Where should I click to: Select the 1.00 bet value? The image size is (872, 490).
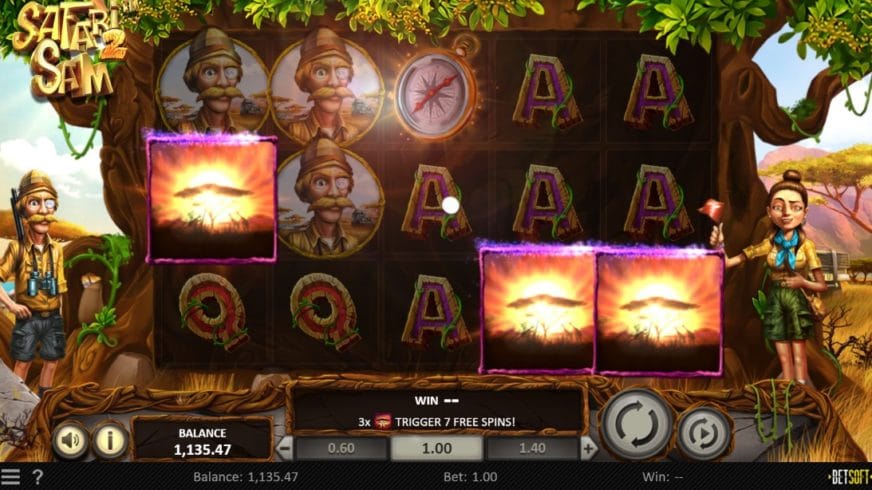[x=436, y=448]
